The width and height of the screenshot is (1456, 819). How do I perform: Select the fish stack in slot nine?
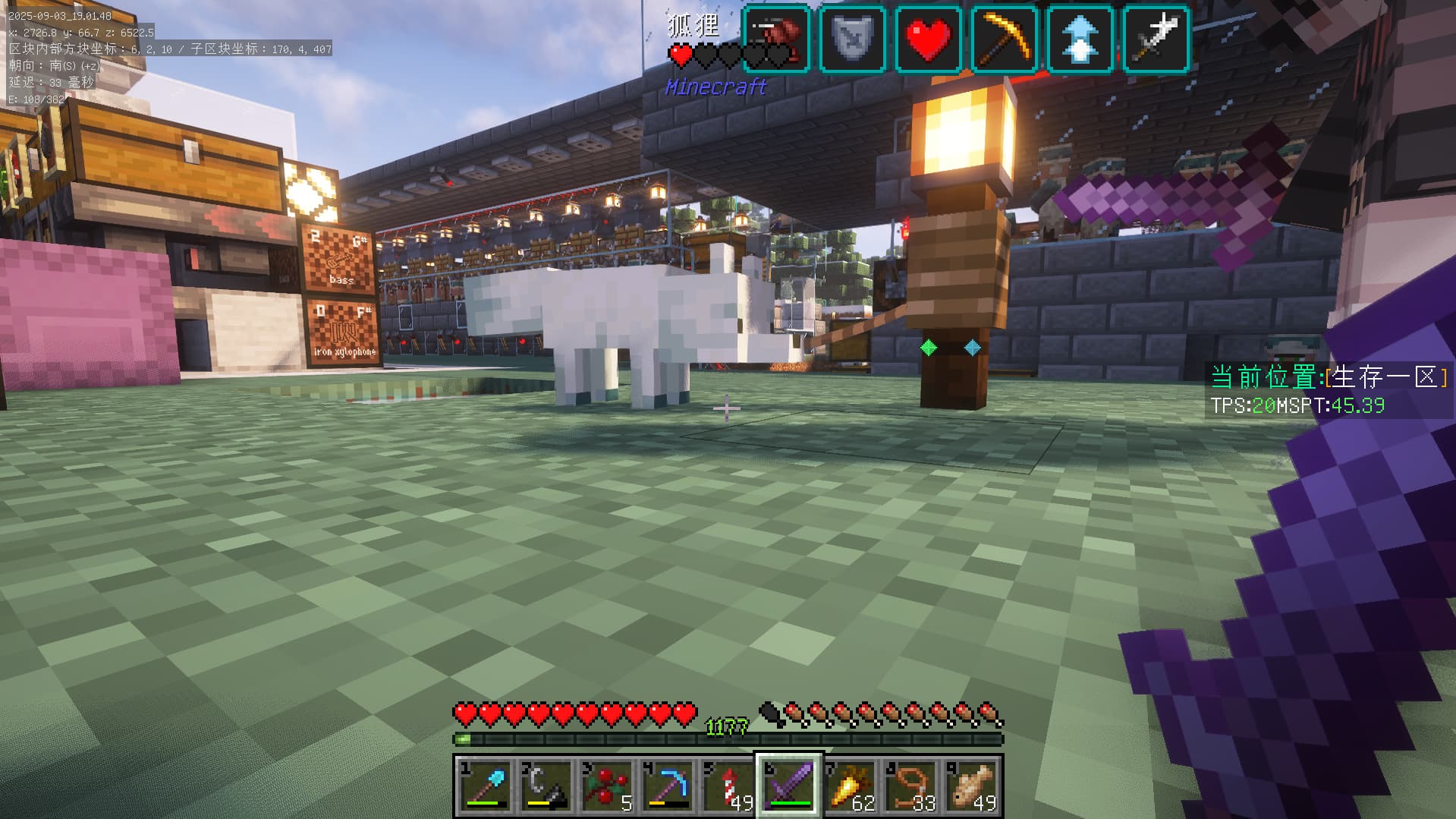[x=970, y=786]
